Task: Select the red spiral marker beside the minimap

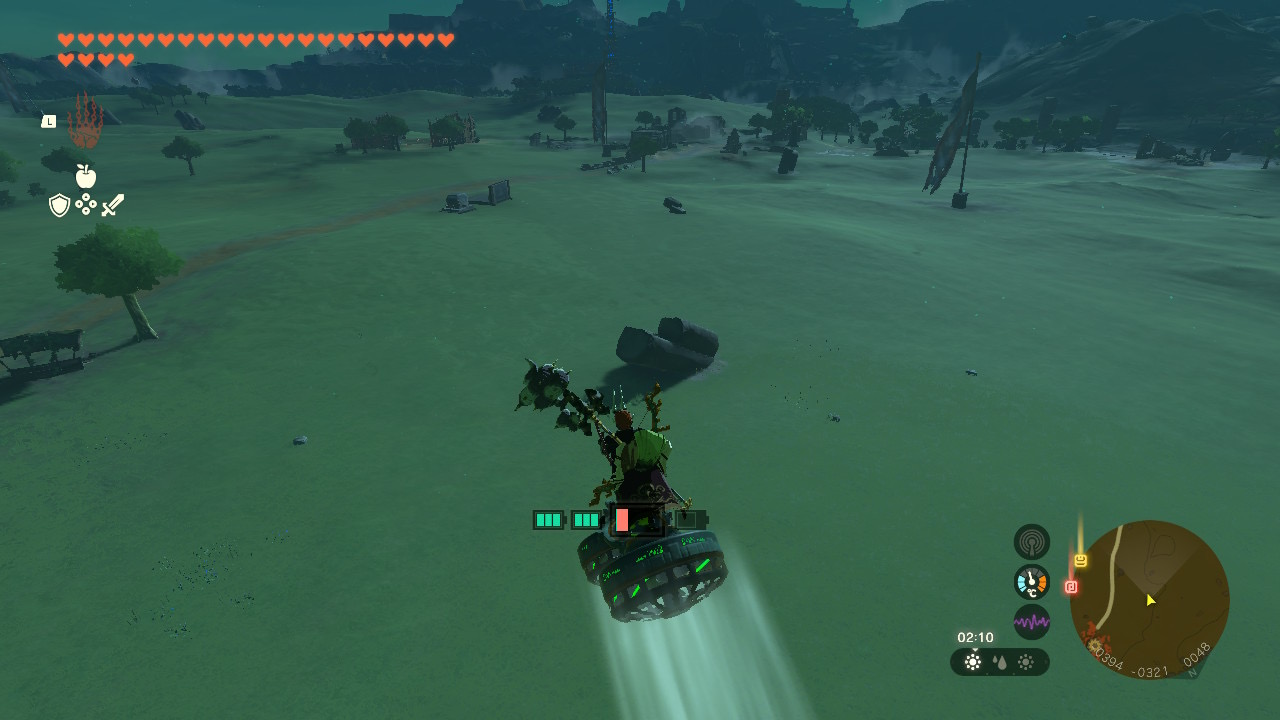Action: (x=1071, y=587)
